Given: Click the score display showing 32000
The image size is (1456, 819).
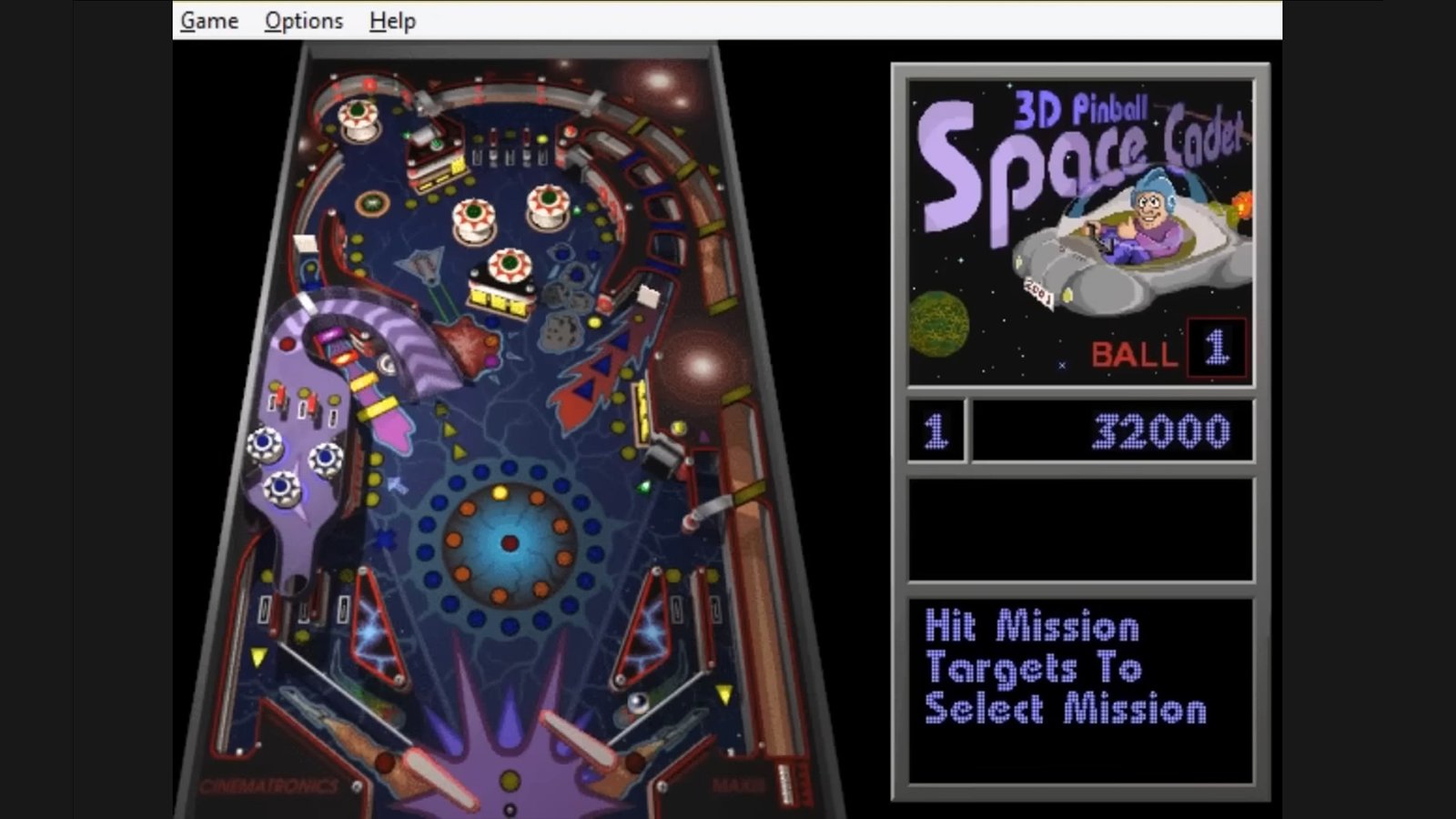Looking at the screenshot, I should [x=1110, y=431].
